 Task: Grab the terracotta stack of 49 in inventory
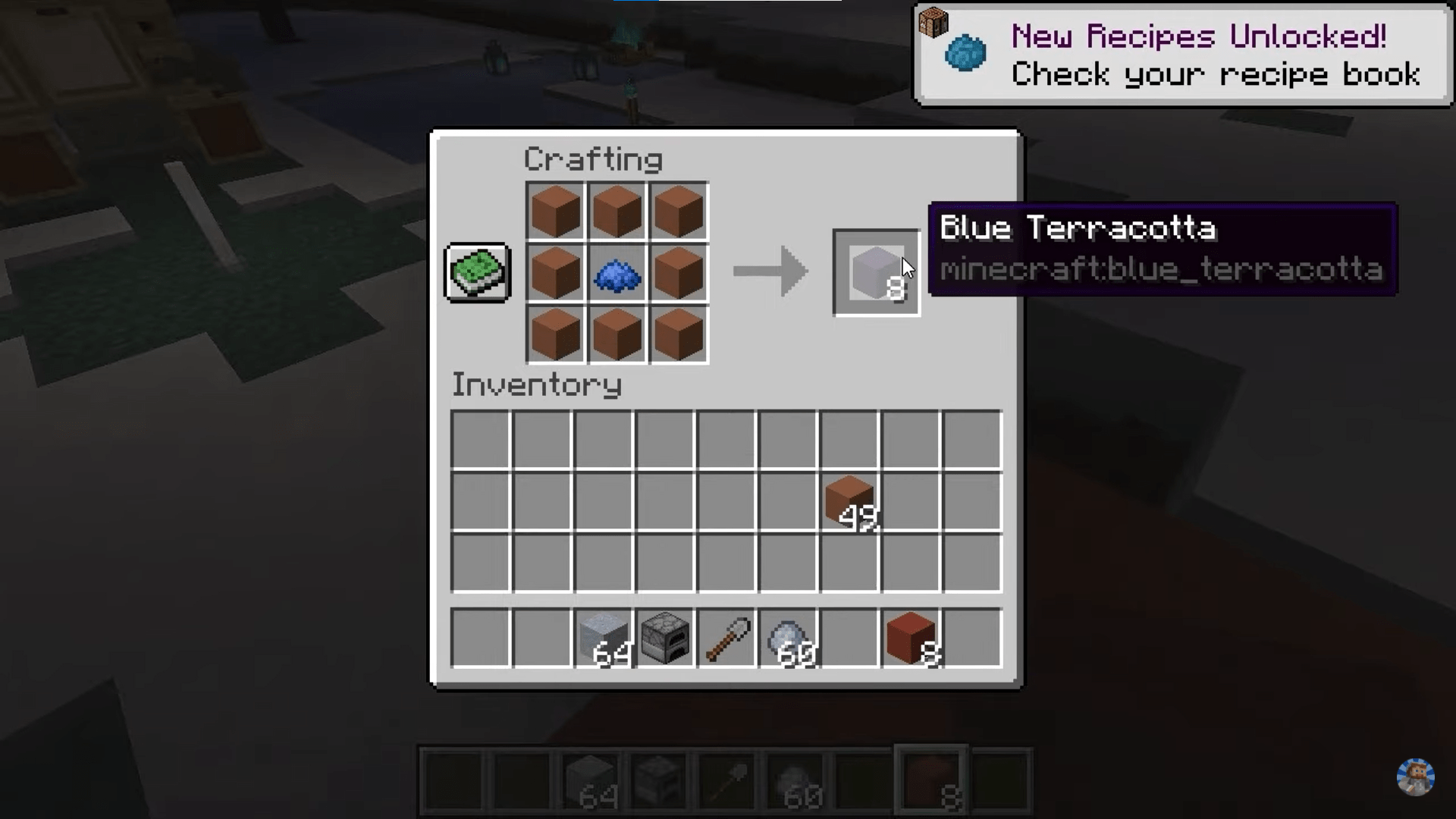849,500
